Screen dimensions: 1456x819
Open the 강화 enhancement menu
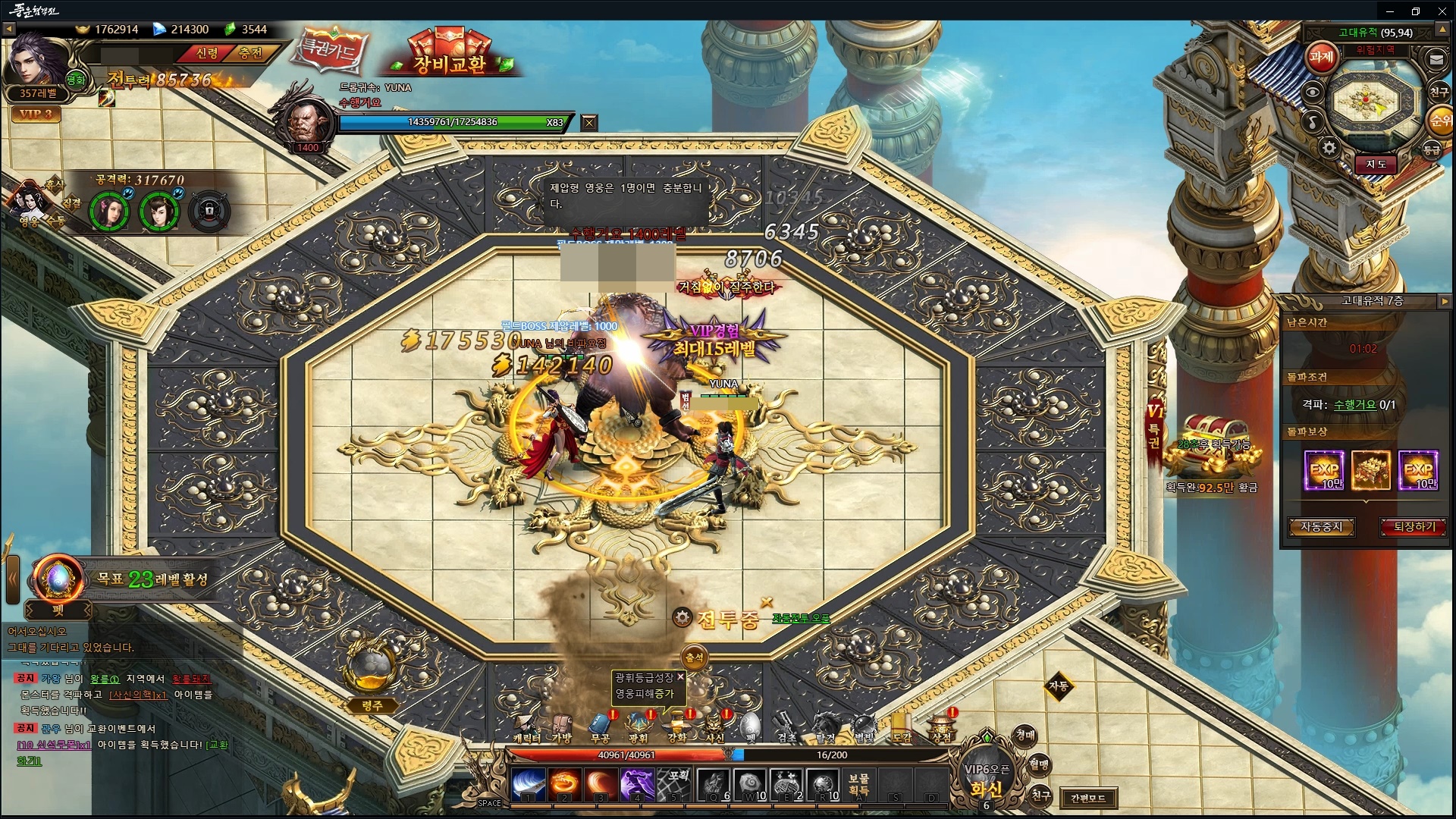pyautogui.click(x=676, y=726)
